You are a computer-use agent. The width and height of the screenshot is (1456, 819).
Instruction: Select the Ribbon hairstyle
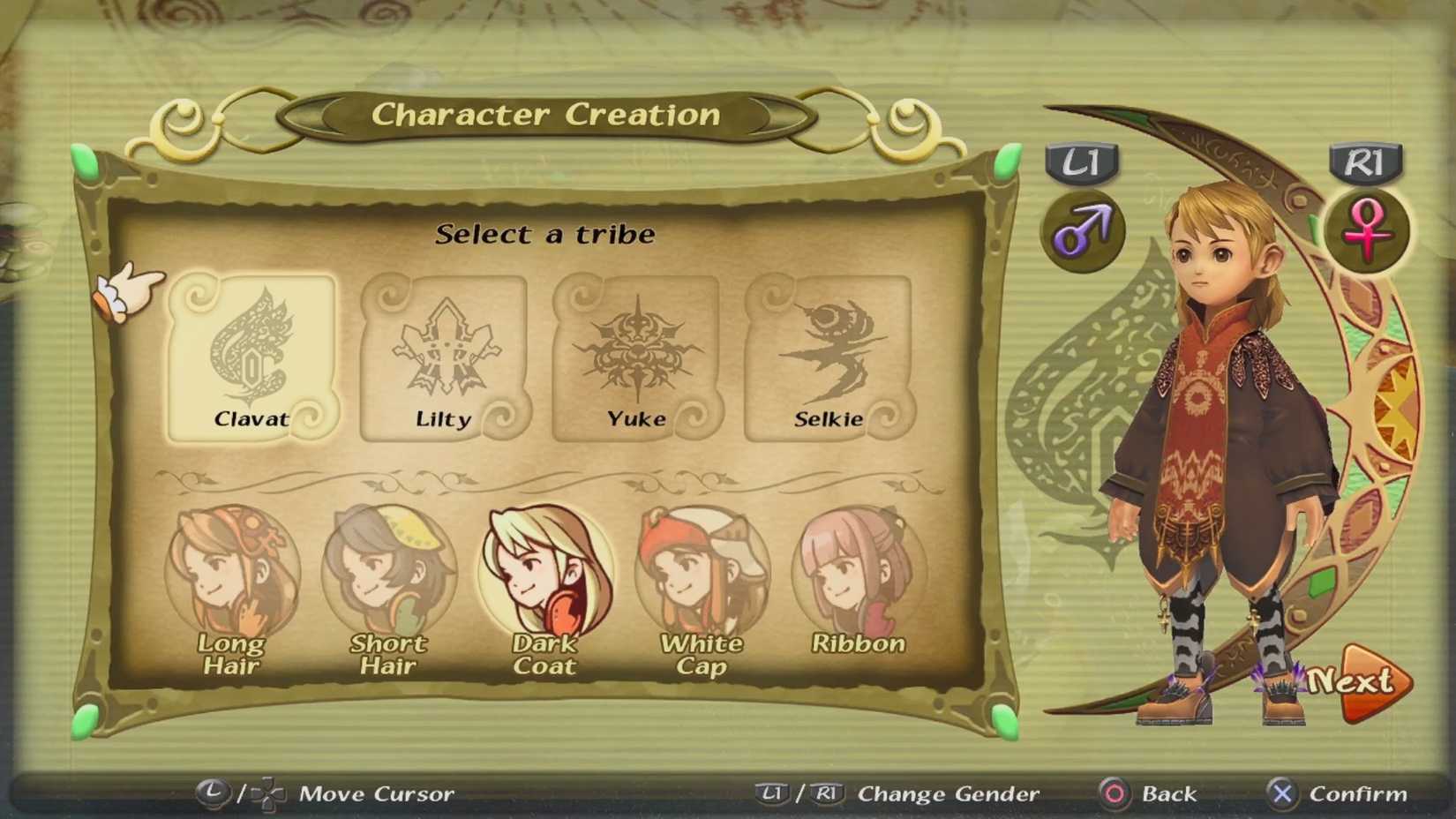pos(857,569)
